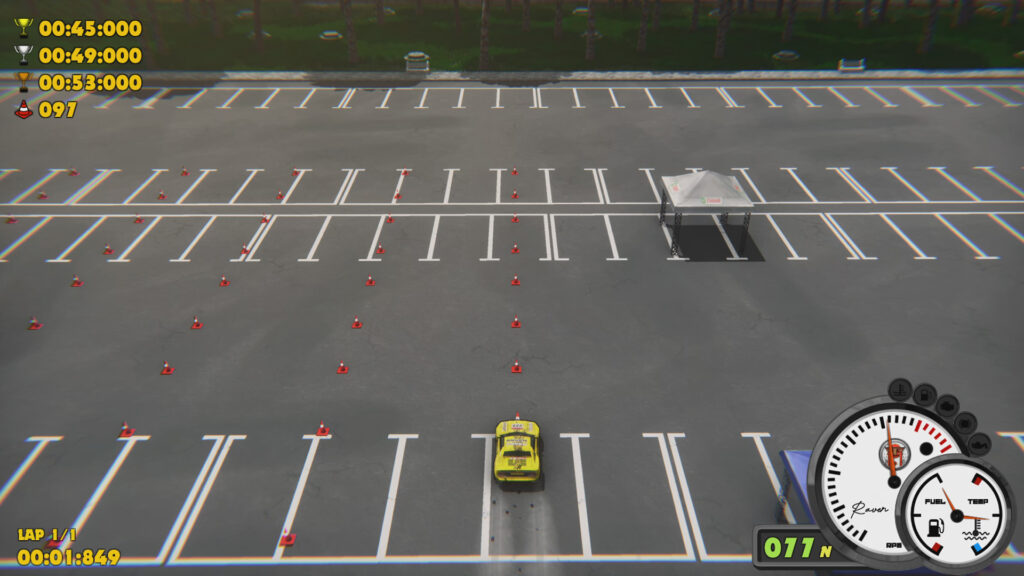Image resolution: width=1024 pixels, height=576 pixels.
Task: Click the traffic cone counter icon
Action: 24,109
